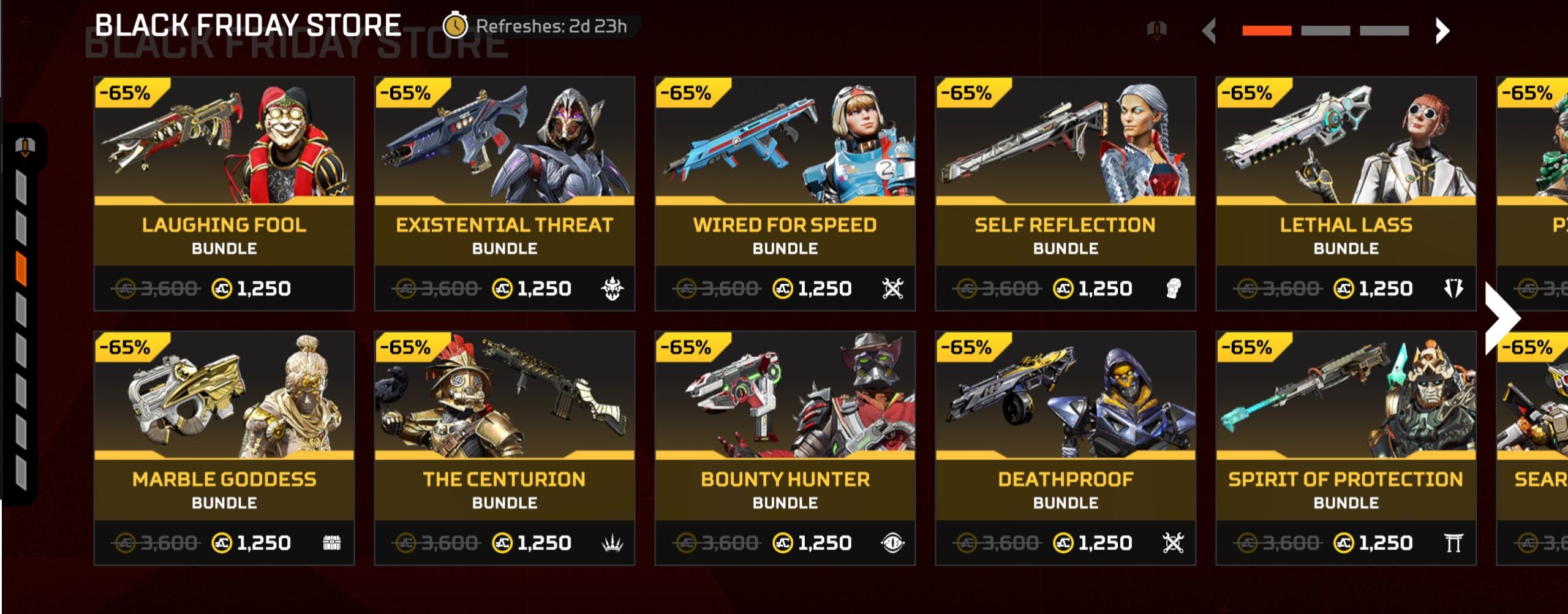The width and height of the screenshot is (1568, 614).
Task: Select the Marble Goddess bundle
Action: [224, 448]
